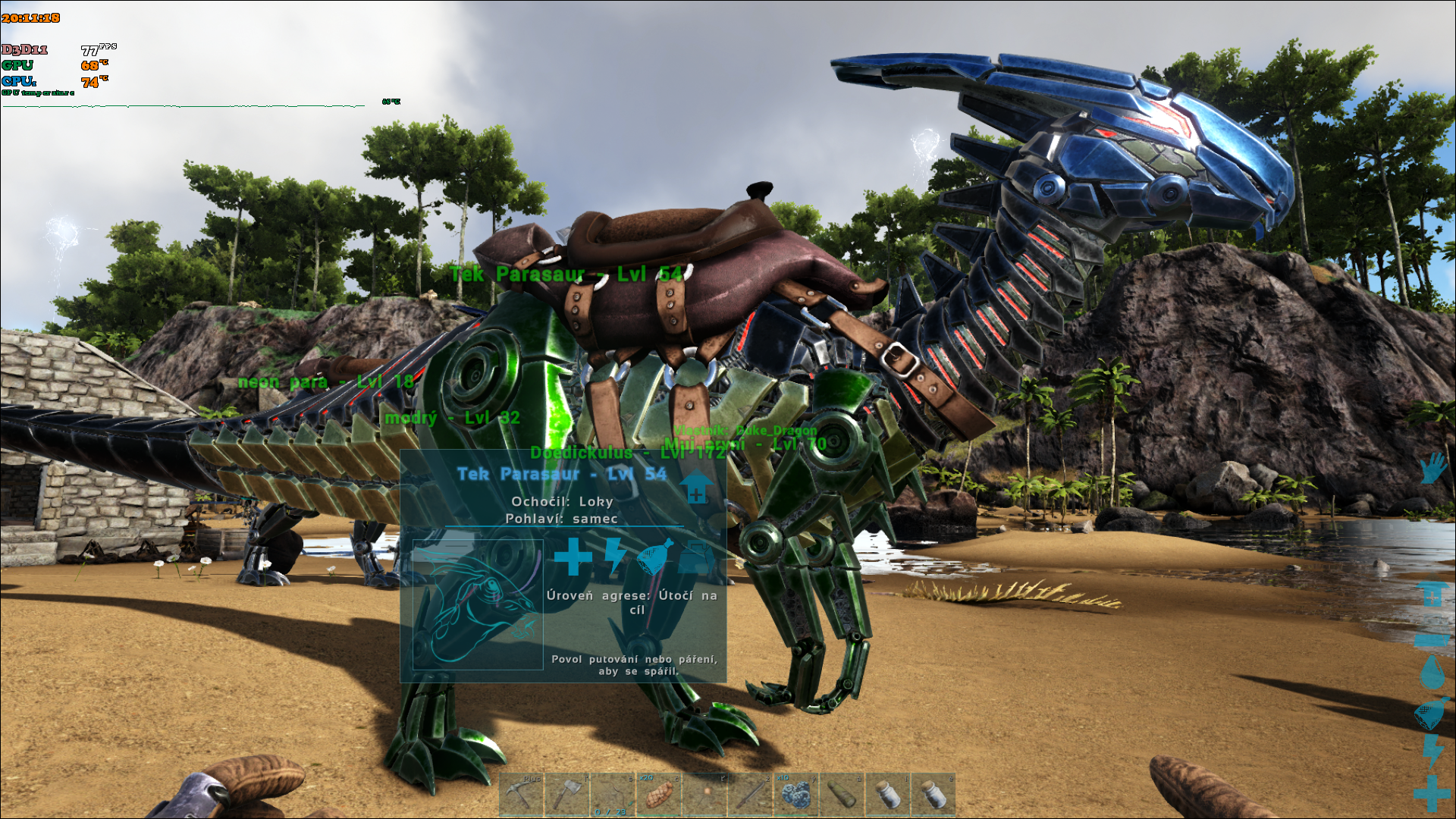Equip the hatchet from the hotbar

pyautogui.click(x=567, y=794)
